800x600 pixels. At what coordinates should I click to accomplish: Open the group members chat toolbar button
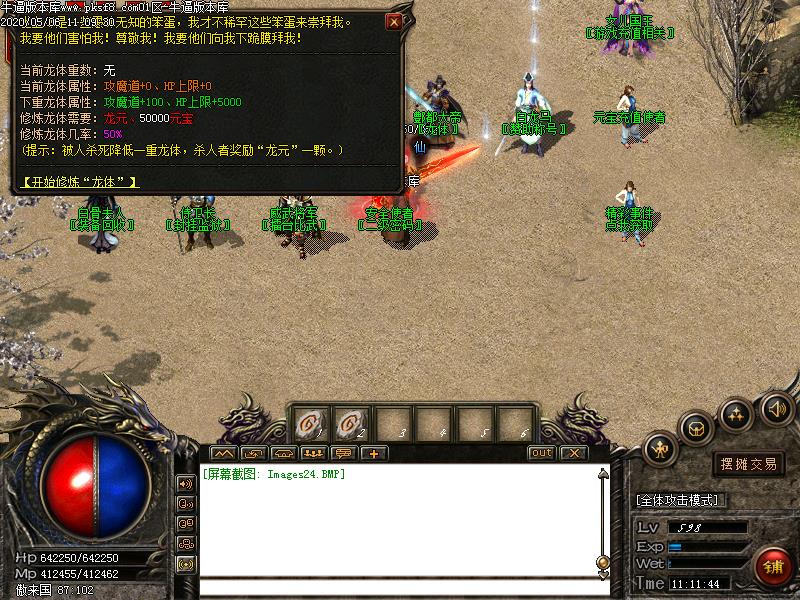[313, 453]
